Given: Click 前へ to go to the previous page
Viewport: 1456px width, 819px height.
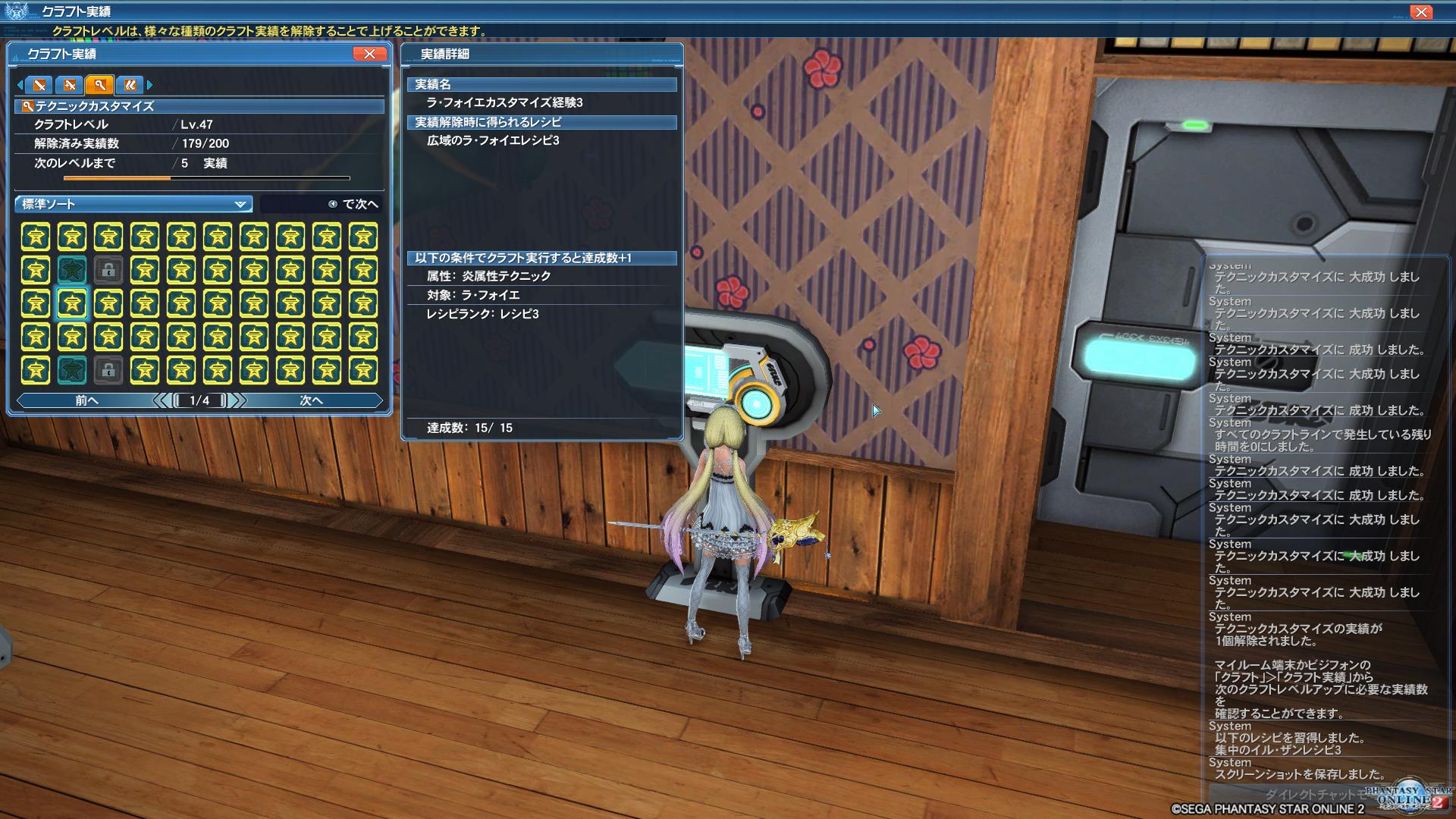Looking at the screenshot, I should (86, 400).
